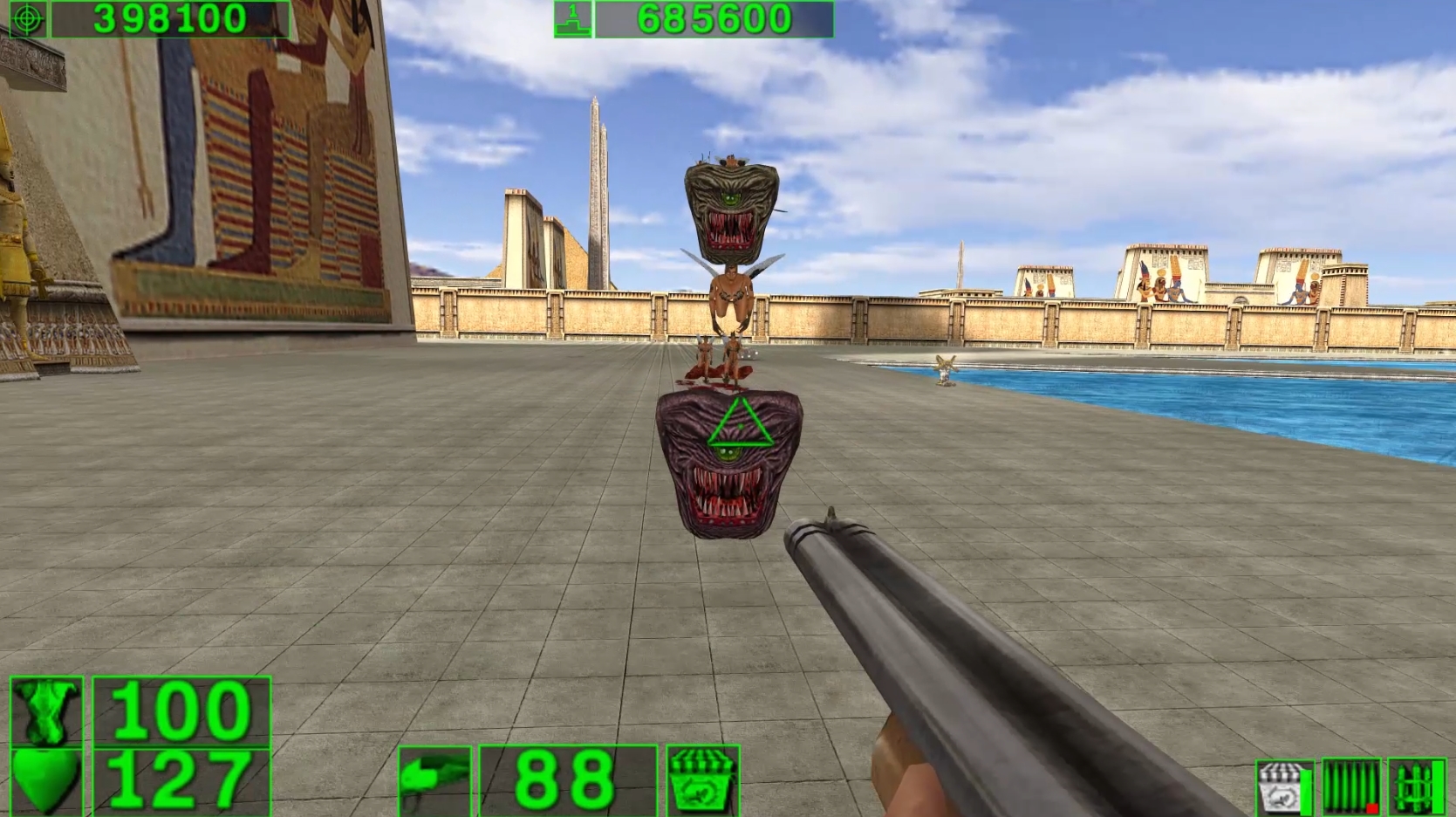Screen dimensions: 1456x817
Task: Click the health value reading 100
Action: (x=180, y=709)
